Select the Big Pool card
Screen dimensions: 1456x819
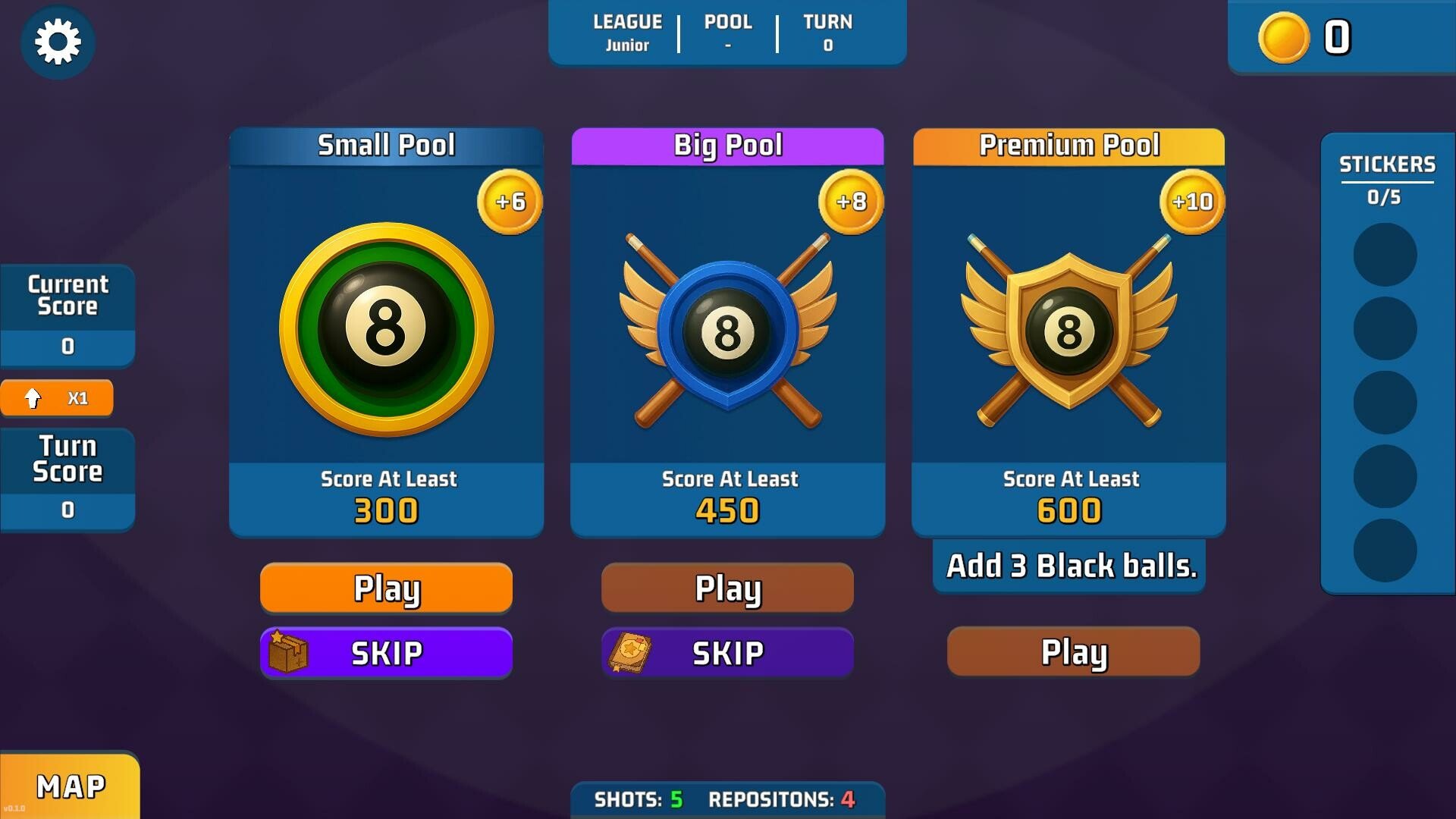[x=727, y=332]
